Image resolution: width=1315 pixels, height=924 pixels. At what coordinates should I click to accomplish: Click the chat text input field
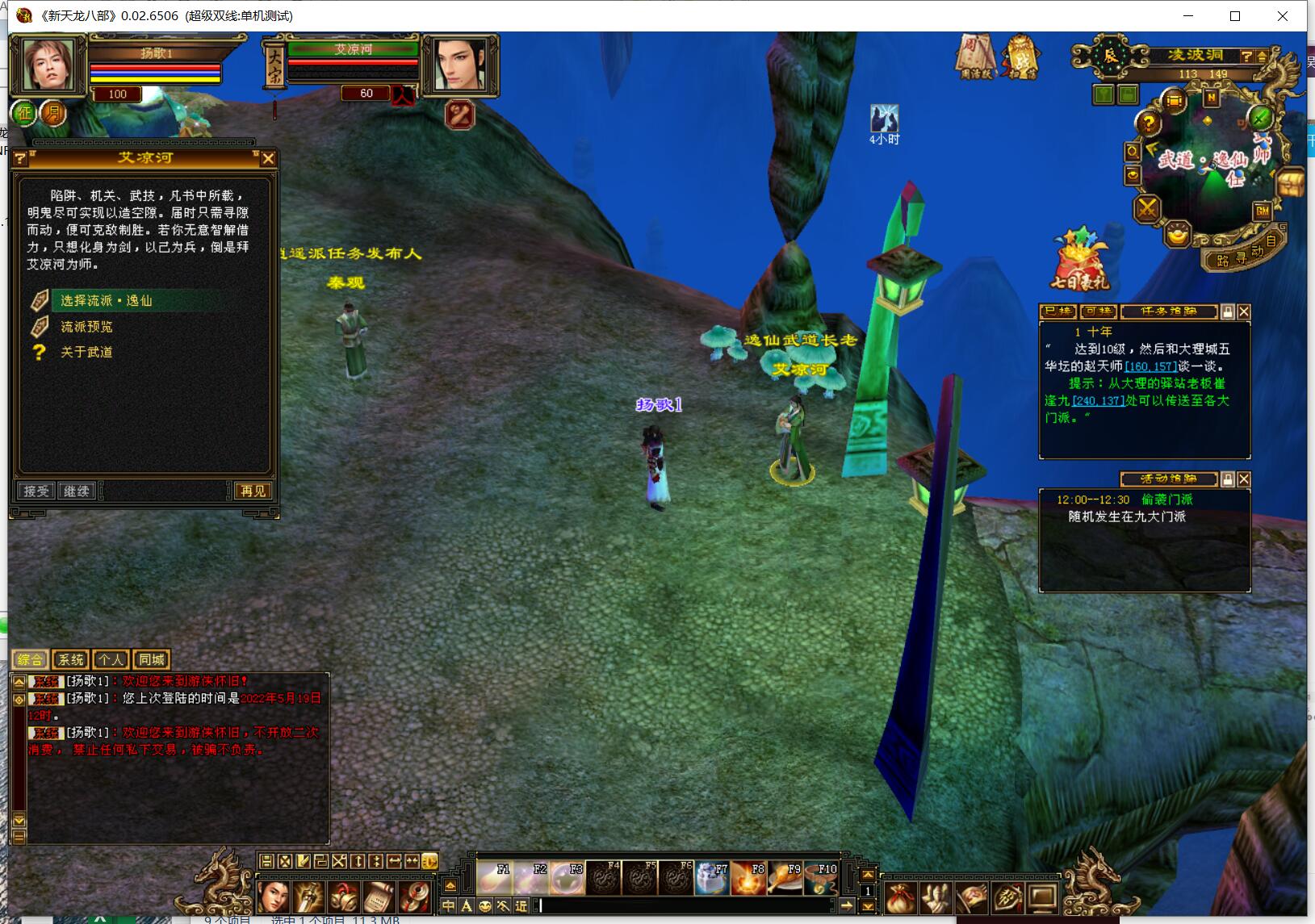point(686,905)
